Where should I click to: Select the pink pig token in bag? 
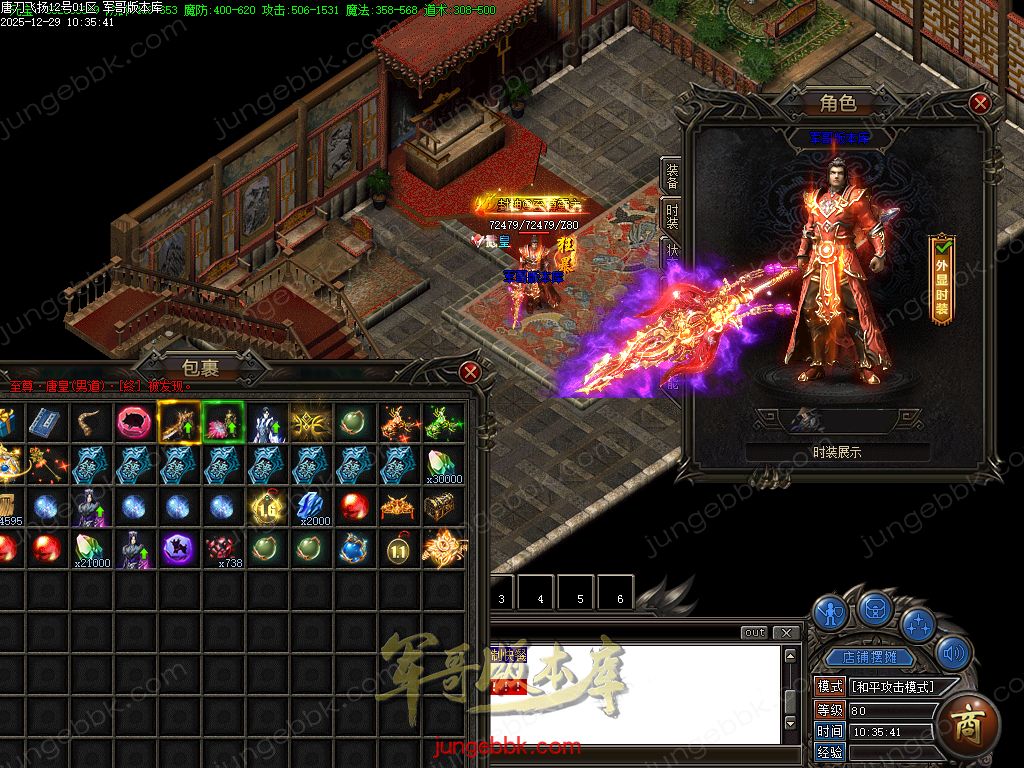[133, 423]
